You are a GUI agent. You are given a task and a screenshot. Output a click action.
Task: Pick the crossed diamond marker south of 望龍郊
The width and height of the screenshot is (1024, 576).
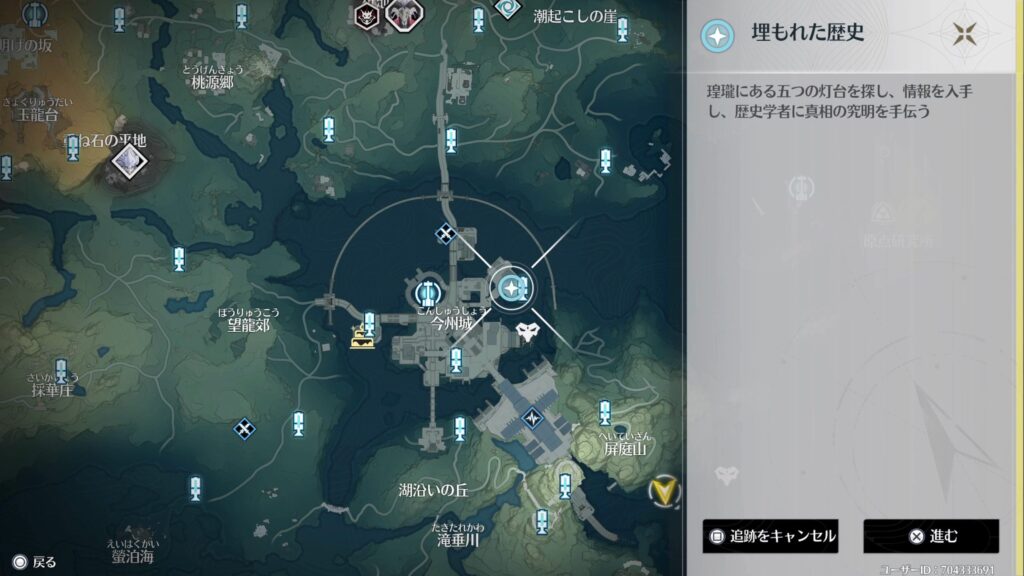coord(244,429)
